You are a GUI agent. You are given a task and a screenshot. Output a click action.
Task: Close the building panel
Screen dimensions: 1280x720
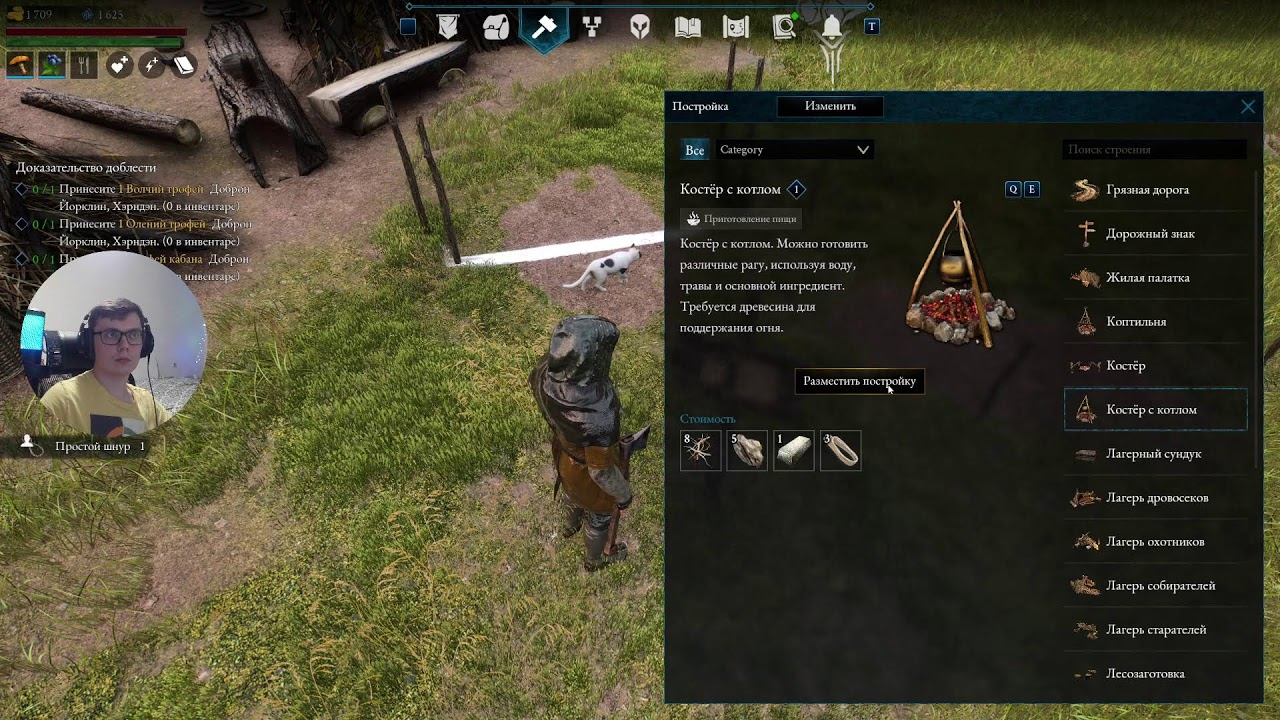1247,107
